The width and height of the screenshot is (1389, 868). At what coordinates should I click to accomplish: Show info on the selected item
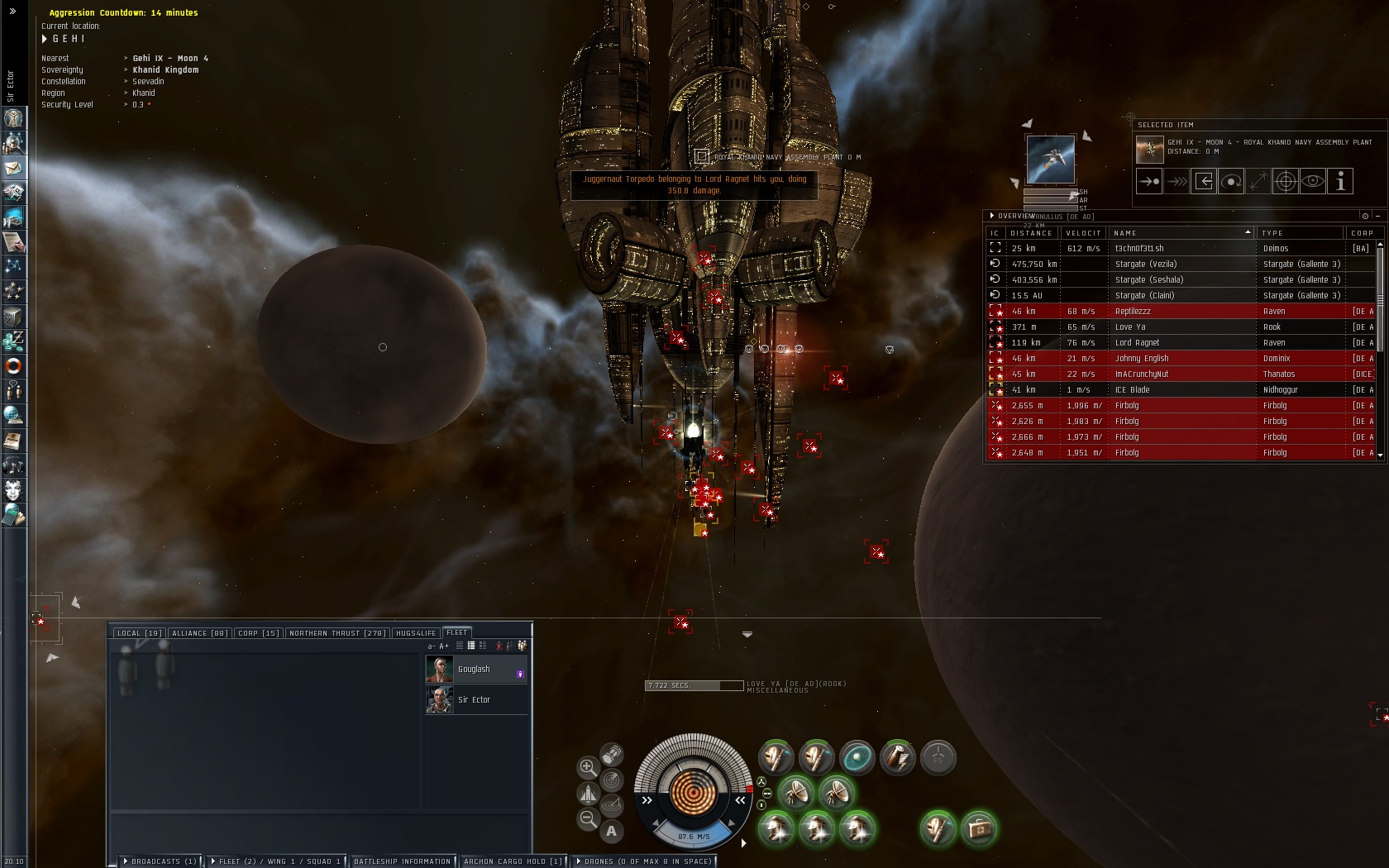pos(1340,181)
